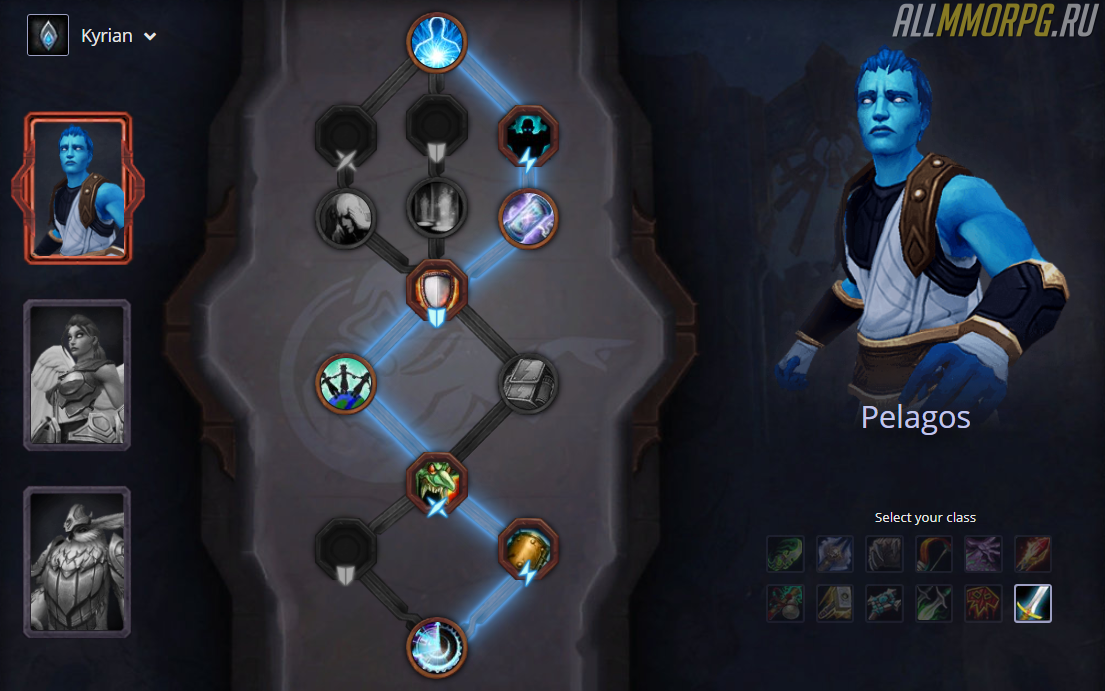Open the Kyrian covenant dropdown
Viewport: 1105px width, 691px height.
pyautogui.click(x=118, y=36)
